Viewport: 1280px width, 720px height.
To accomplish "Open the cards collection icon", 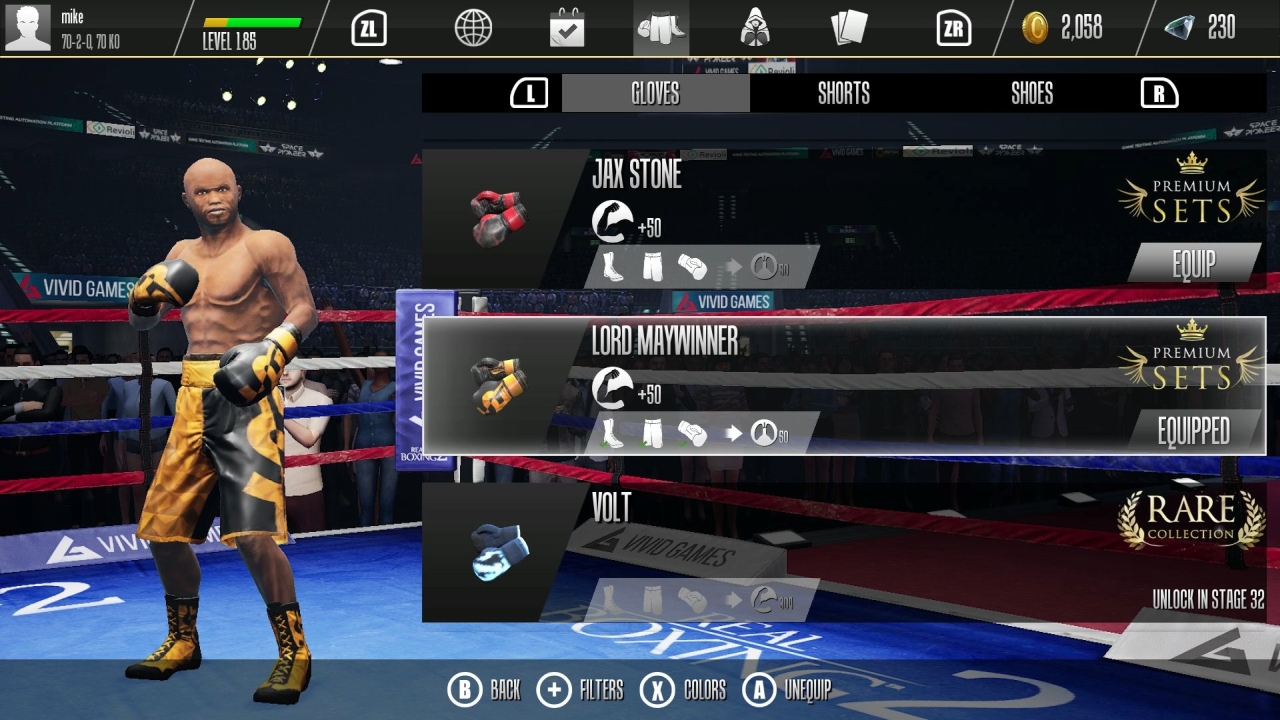I will click(x=849, y=28).
